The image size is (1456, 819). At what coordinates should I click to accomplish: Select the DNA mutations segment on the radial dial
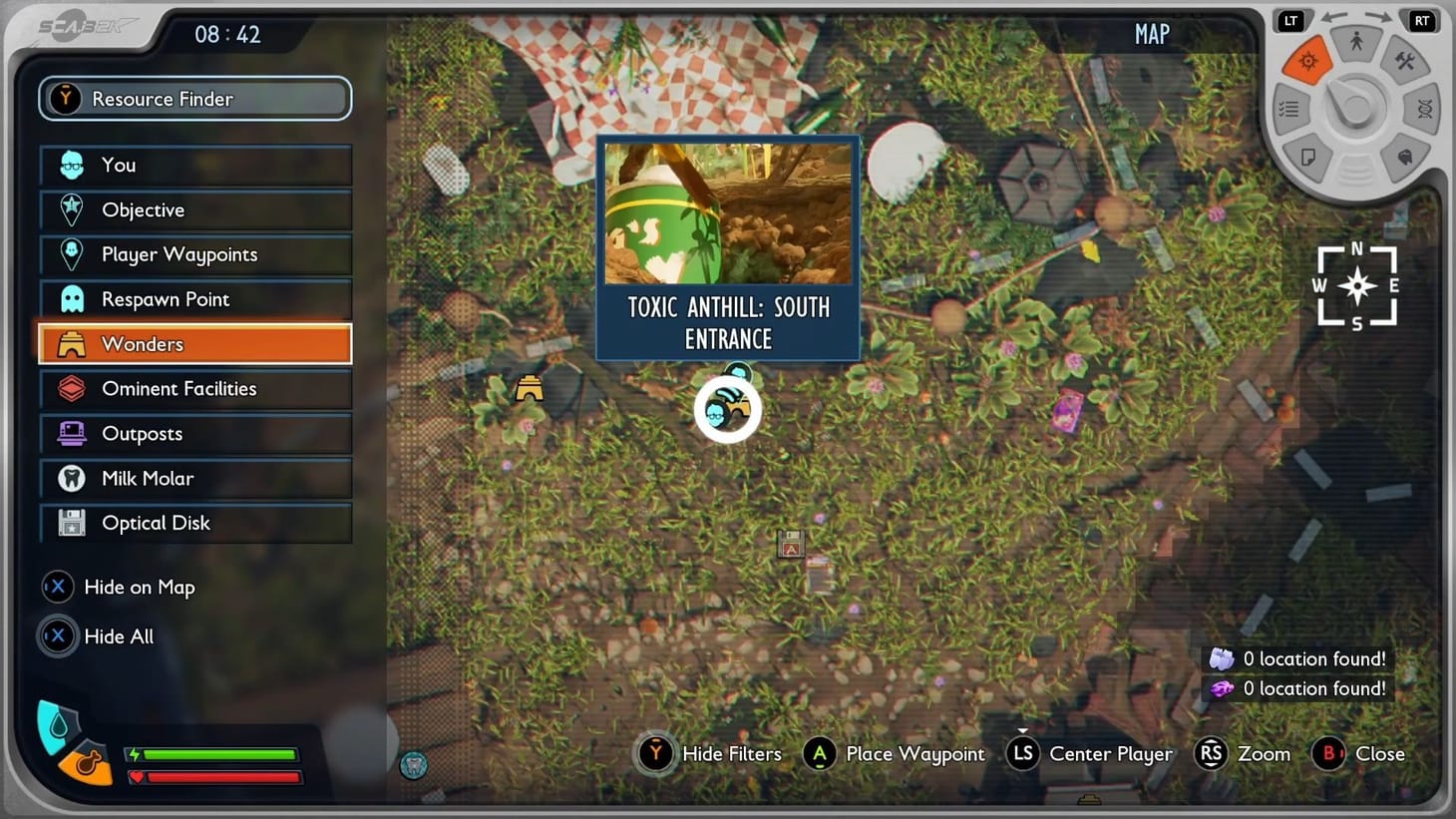pos(1423,110)
